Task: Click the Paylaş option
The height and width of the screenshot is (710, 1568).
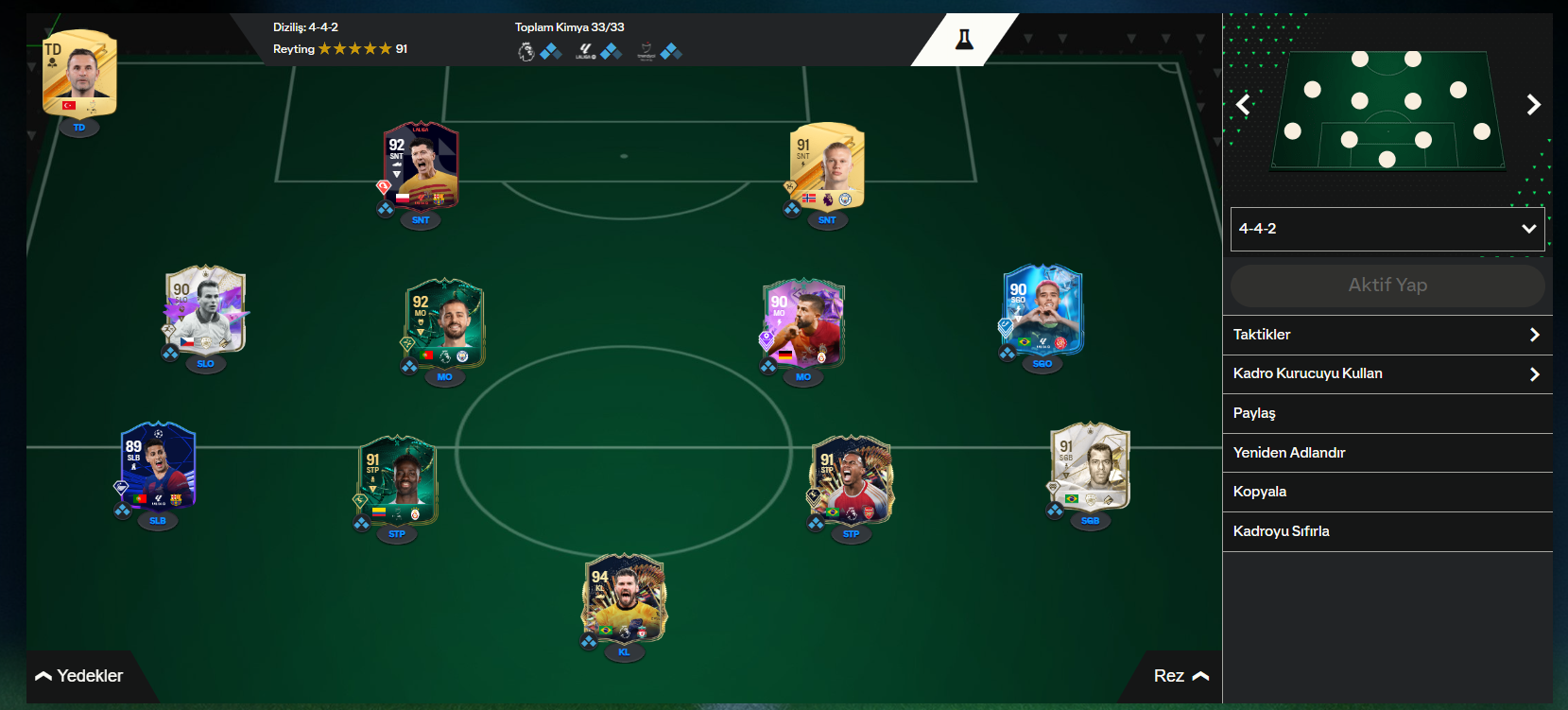Action: coord(1387,413)
